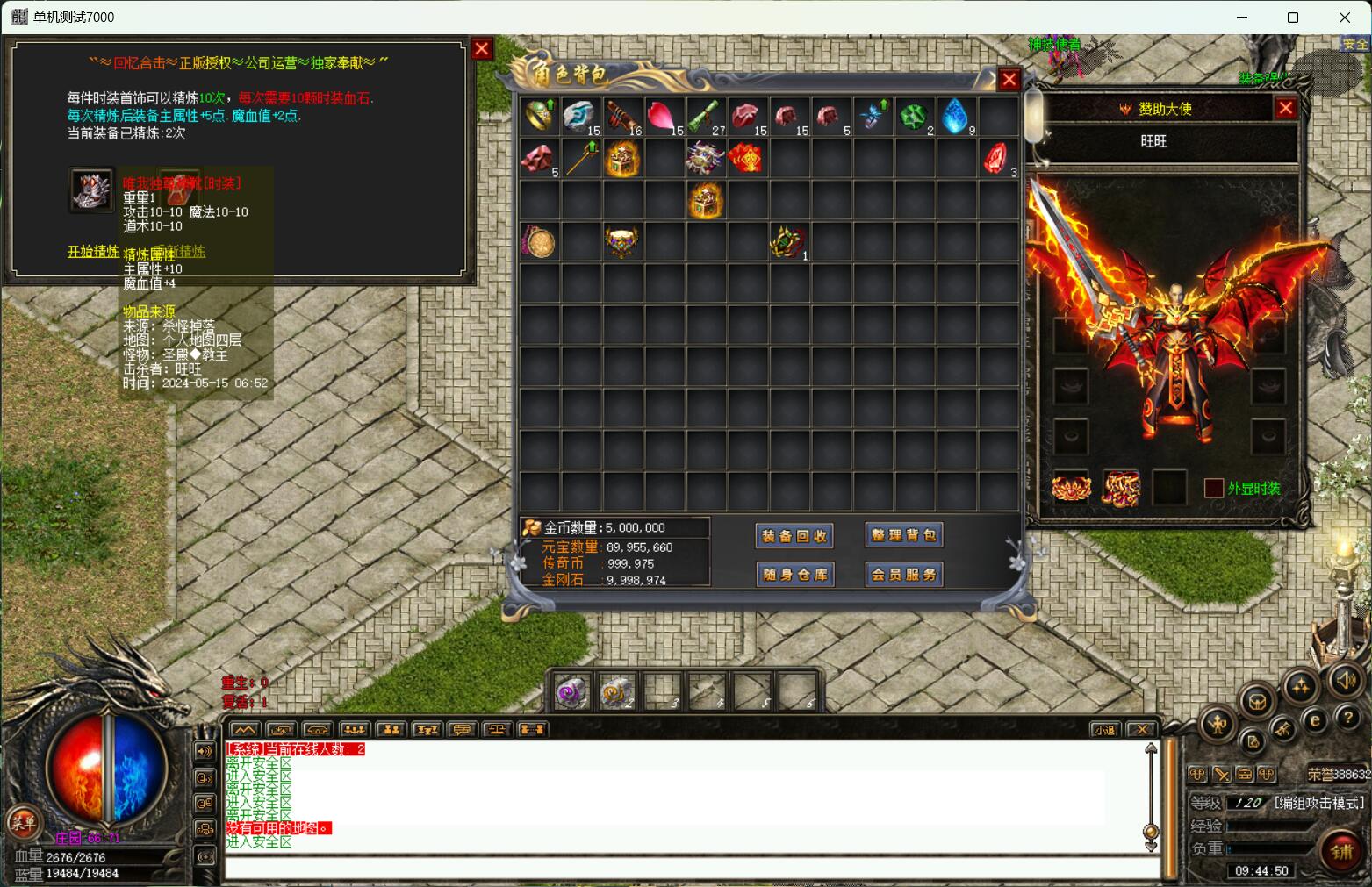Open 会员服务 member services
The width and height of the screenshot is (1372, 887).
click(904, 575)
